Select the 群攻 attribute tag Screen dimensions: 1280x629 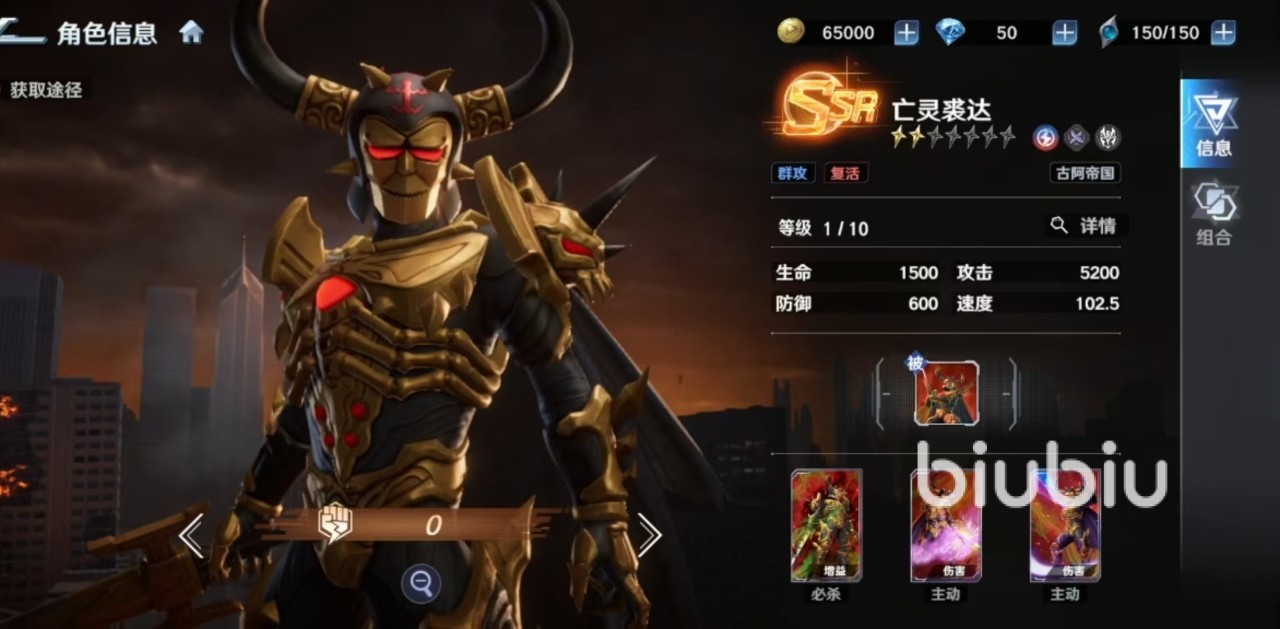[x=792, y=173]
